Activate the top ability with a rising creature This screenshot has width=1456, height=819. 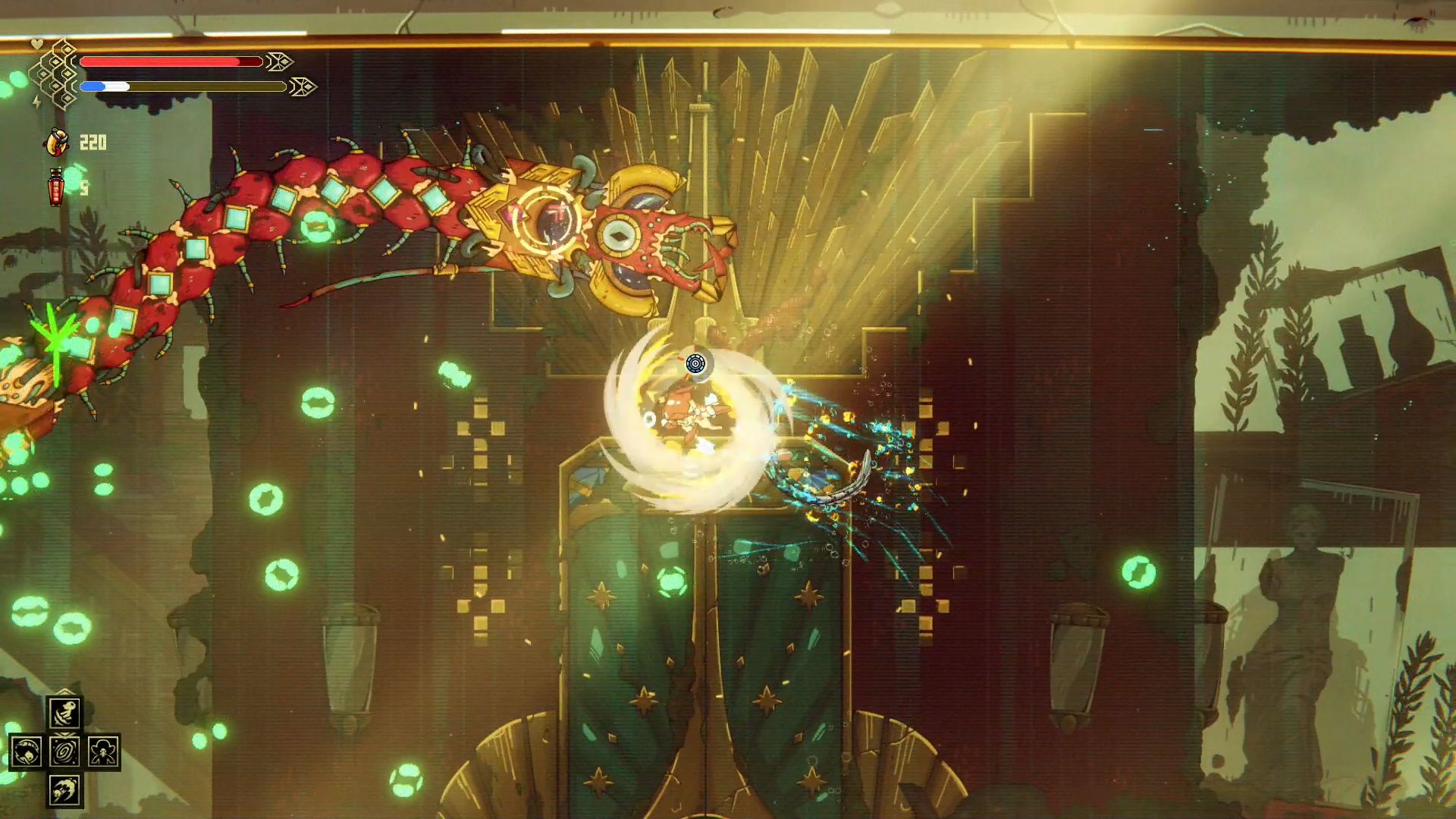64,713
